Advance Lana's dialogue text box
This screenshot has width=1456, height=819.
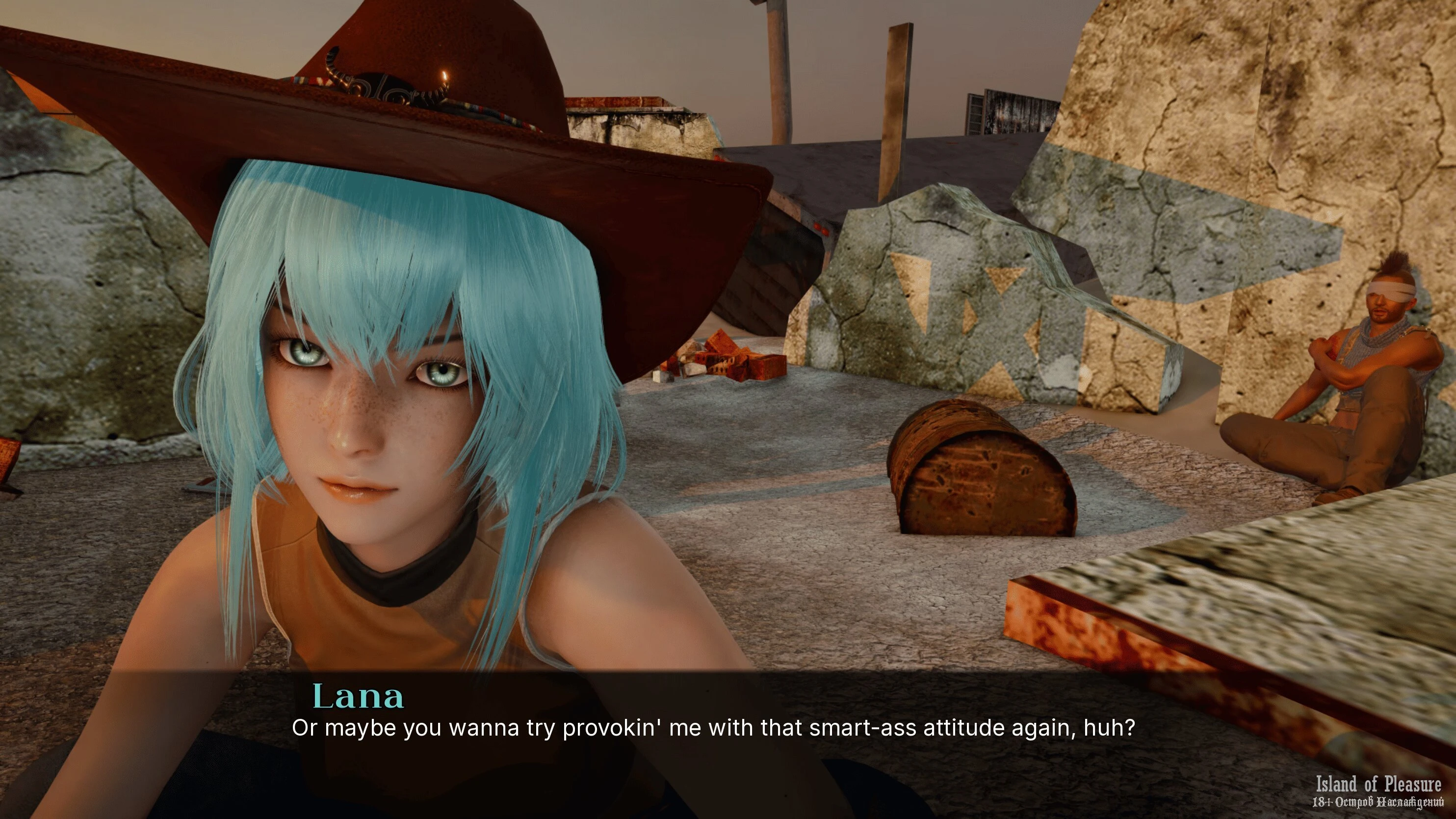coord(712,728)
